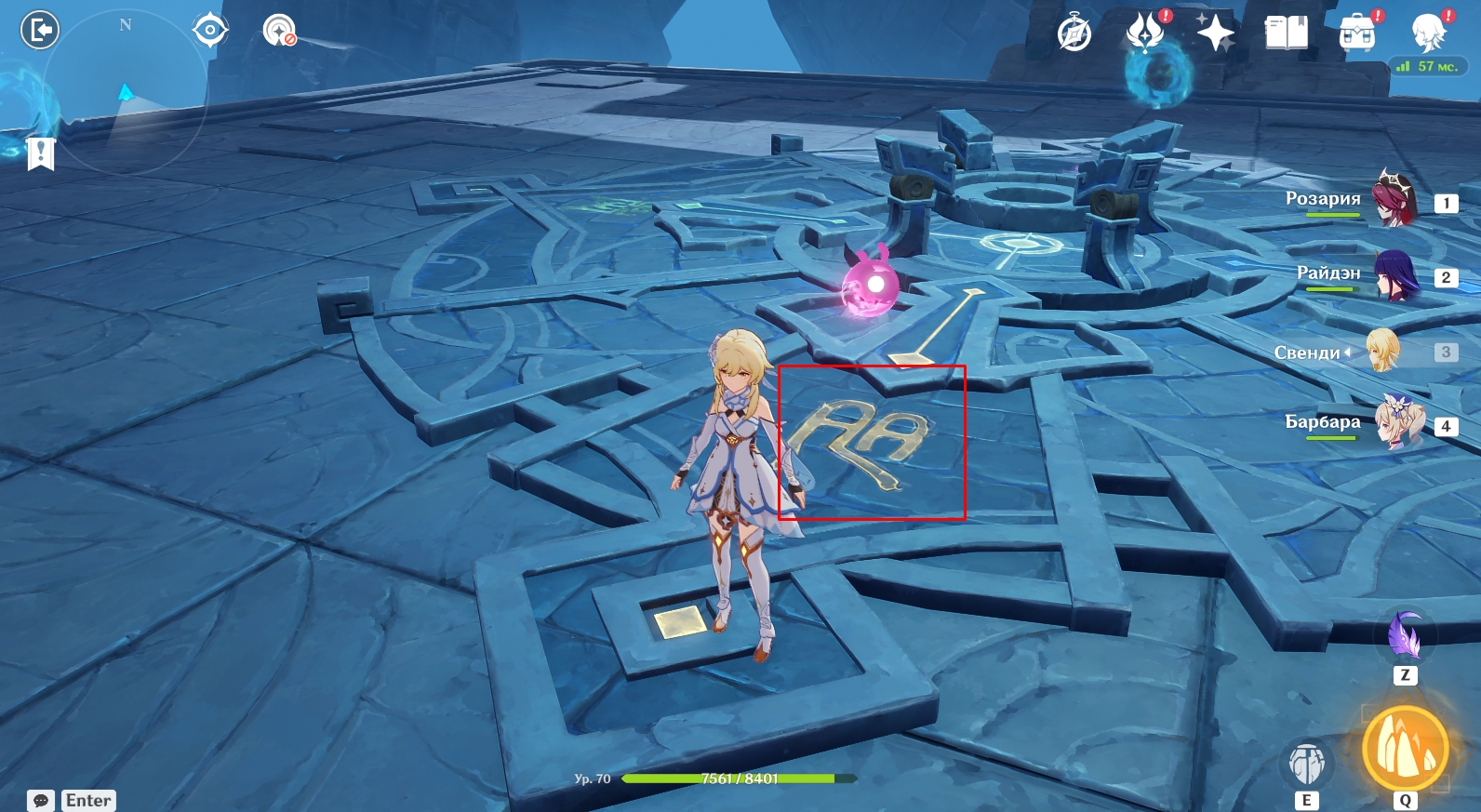This screenshot has height=812, width=1481.
Task: Click the crosshair target icon beside the minimap
Action: pyautogui.click(x=210, y=31)
